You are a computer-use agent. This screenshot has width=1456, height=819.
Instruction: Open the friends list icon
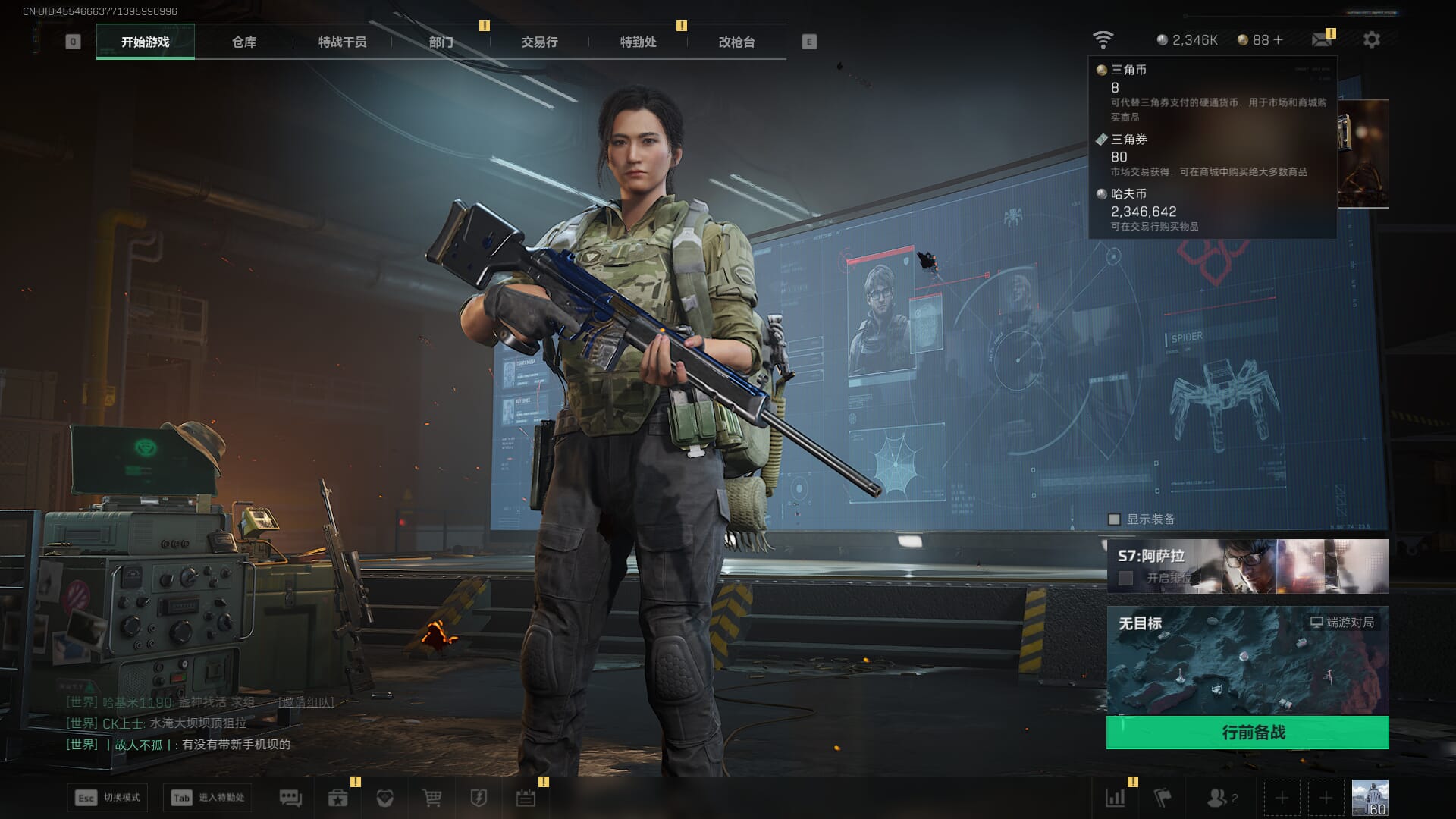click(1217, 798)
